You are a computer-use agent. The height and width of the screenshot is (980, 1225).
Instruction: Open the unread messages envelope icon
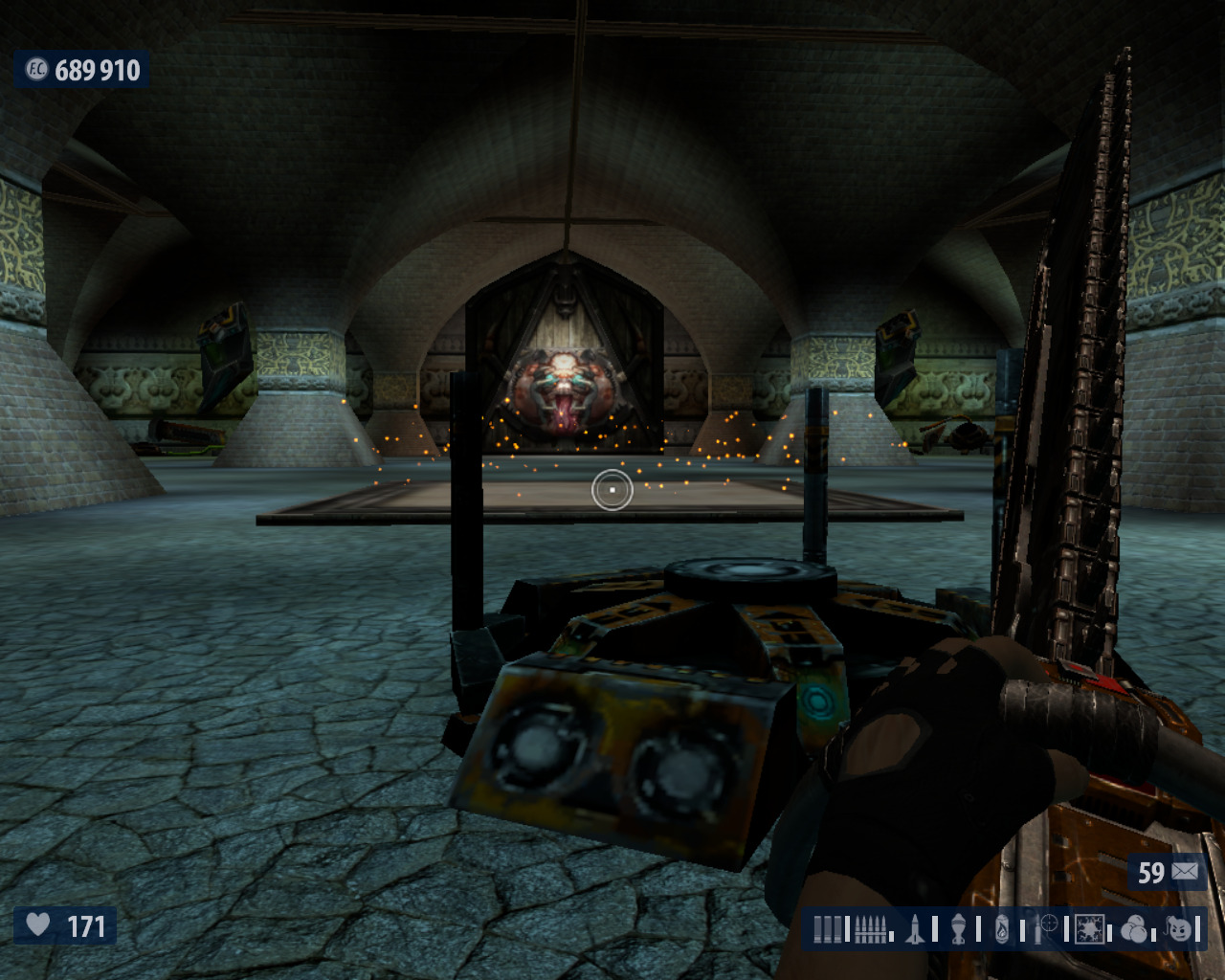point(1183,872)
